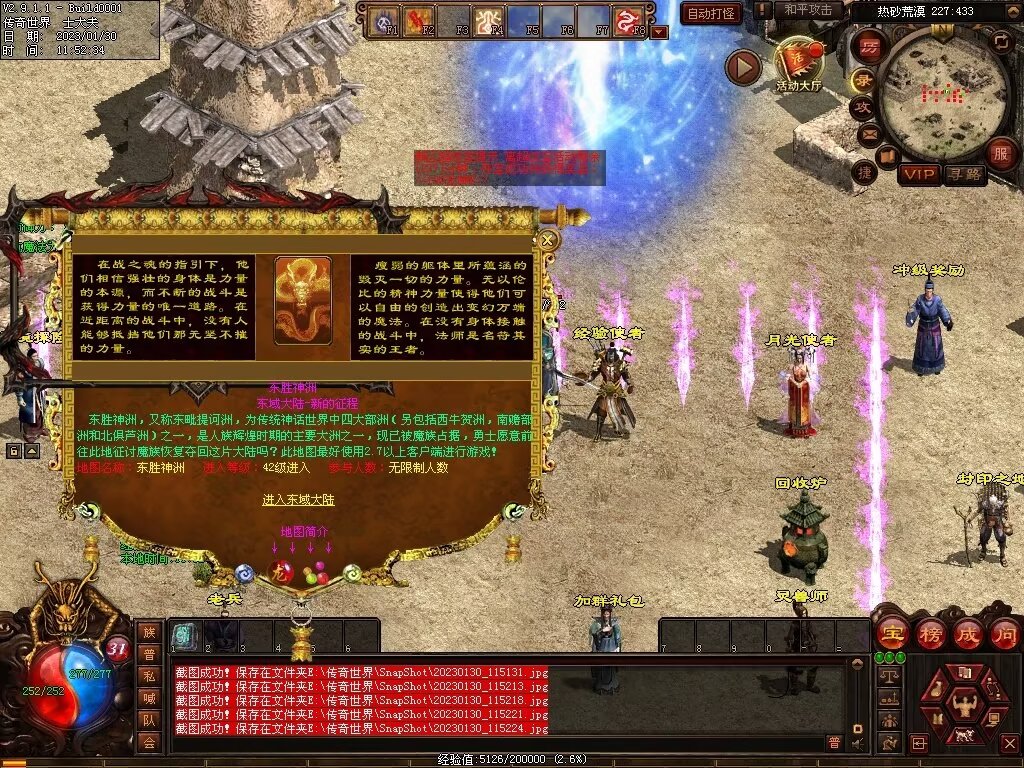
Task: Open the 成 achievements button
Action: pyautogui.click(x=968, y=634)
